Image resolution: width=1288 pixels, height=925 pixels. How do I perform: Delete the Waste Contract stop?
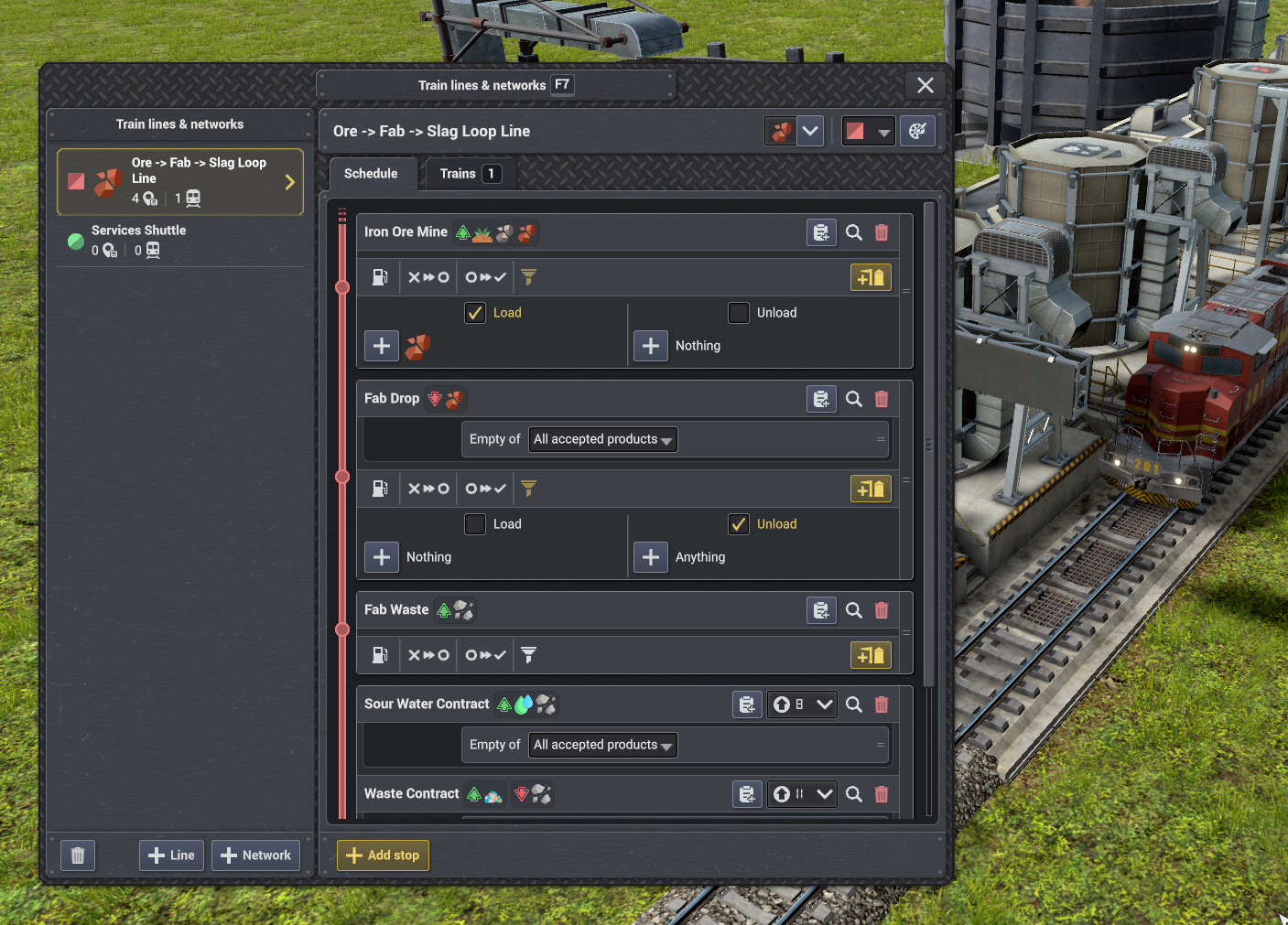tap(882, 794)
